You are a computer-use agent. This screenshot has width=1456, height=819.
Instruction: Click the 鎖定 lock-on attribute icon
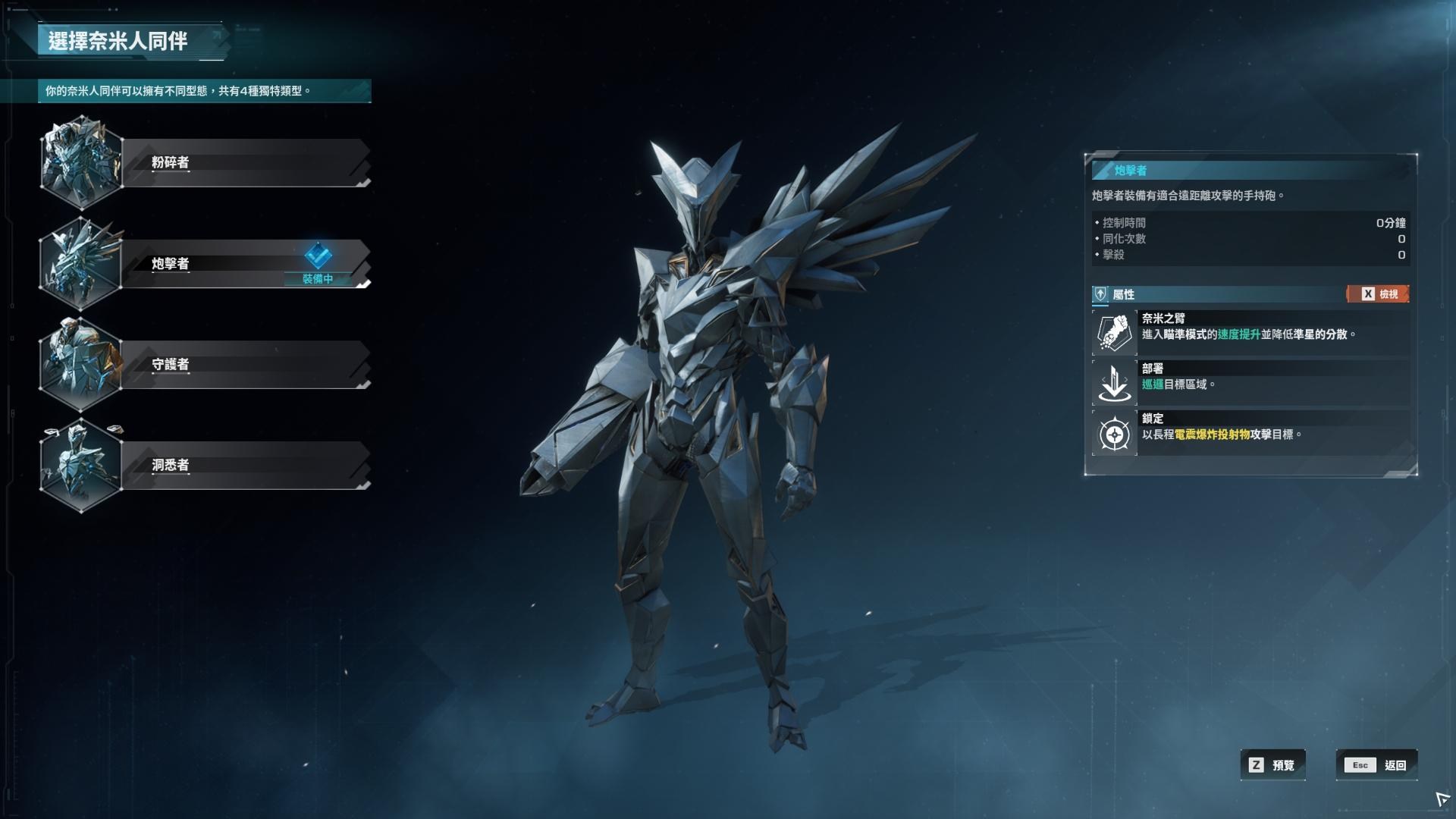(x=1115, y=434)
